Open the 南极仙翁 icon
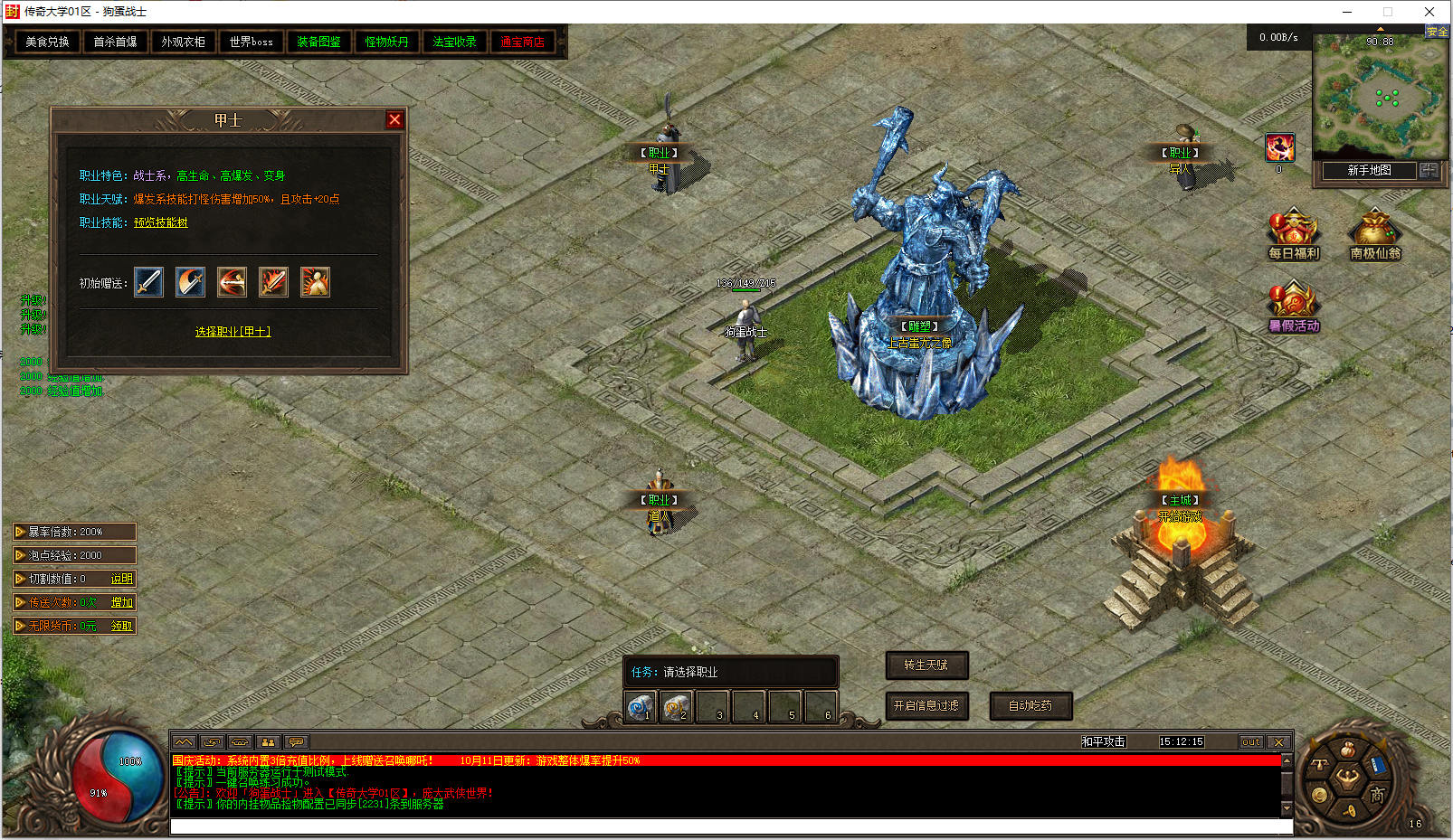1453x840 pixels. coord(1374,233)
